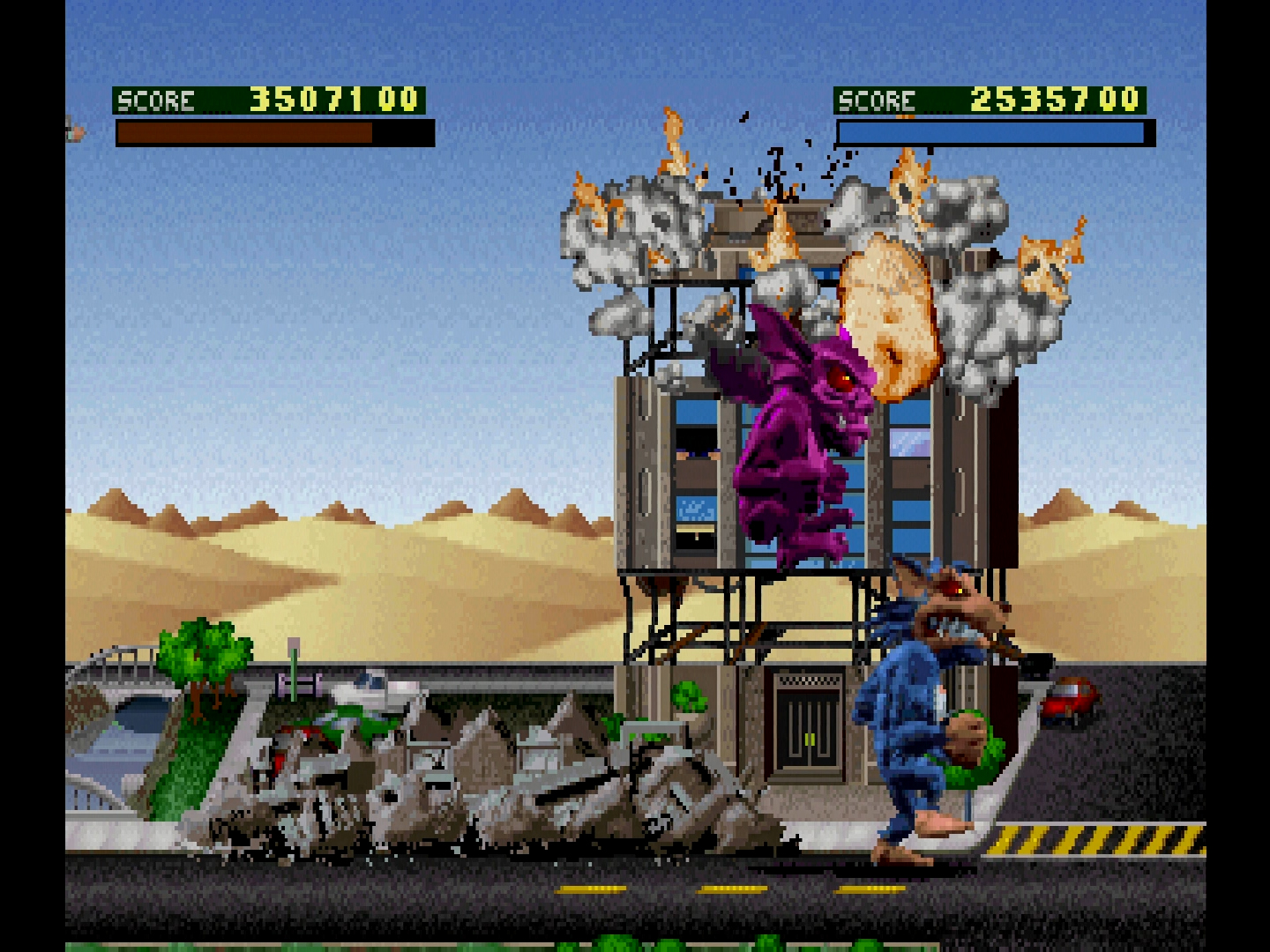
Task: Select Player 2 SCORE label on the right
Action: (x=878, y=99)
